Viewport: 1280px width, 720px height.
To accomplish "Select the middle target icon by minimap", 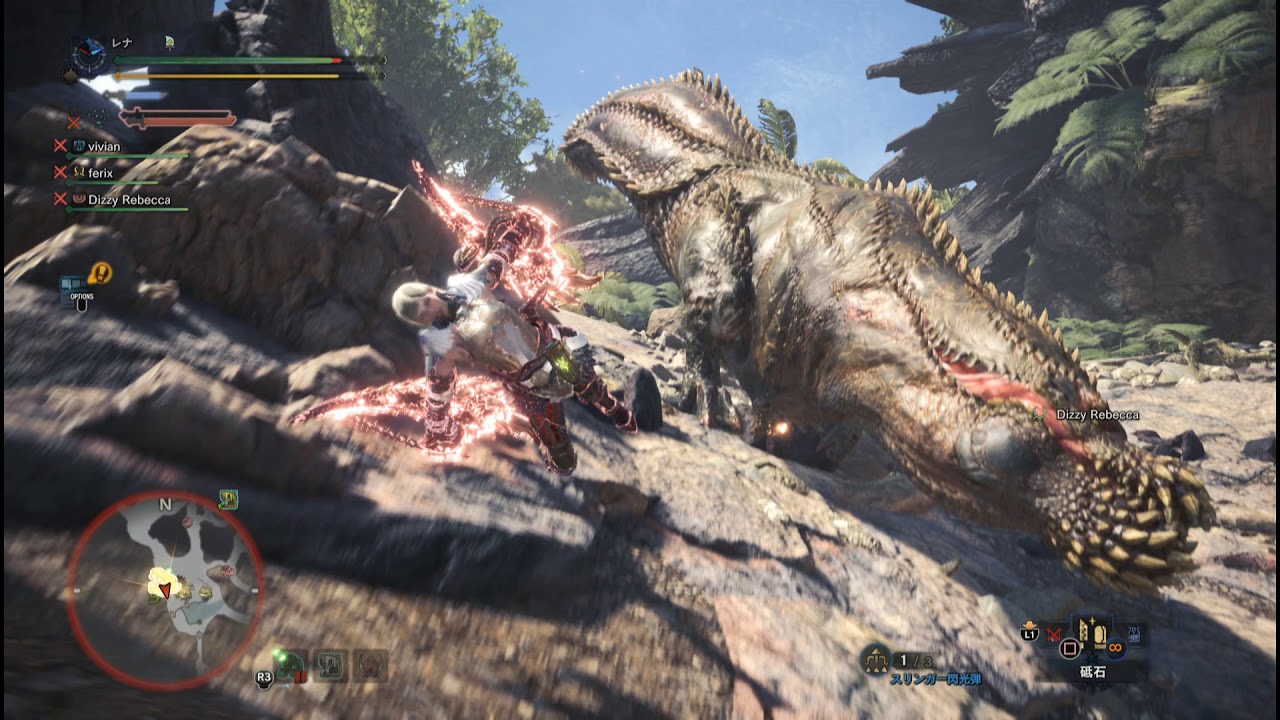I will coord(330,665).
